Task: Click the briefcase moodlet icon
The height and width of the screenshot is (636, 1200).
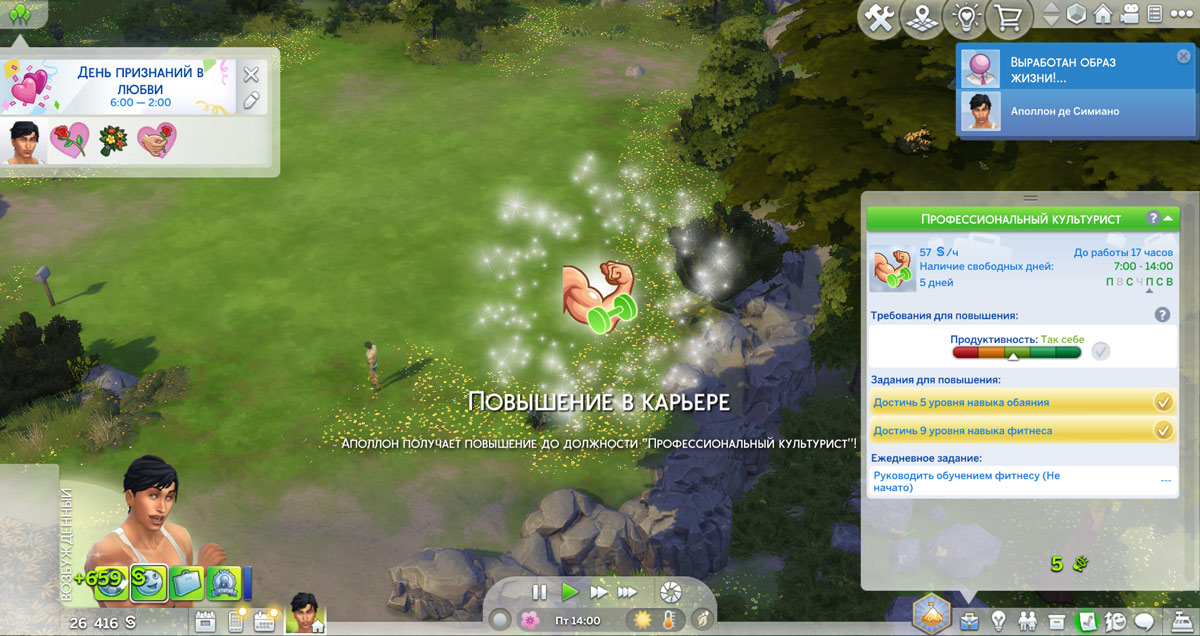Action: [185, 583]
